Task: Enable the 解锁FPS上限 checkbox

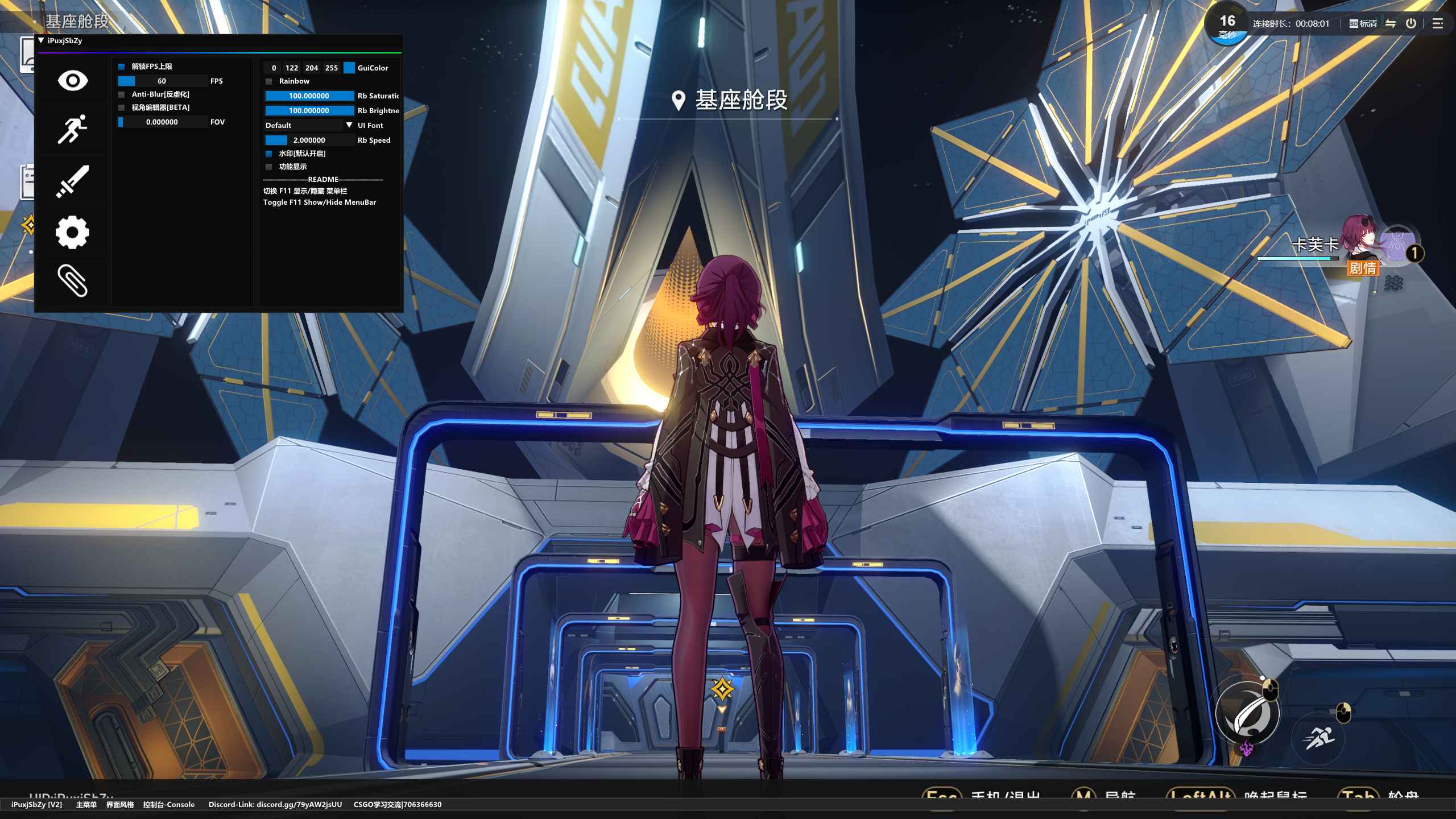Action: (x=121, y=67)
